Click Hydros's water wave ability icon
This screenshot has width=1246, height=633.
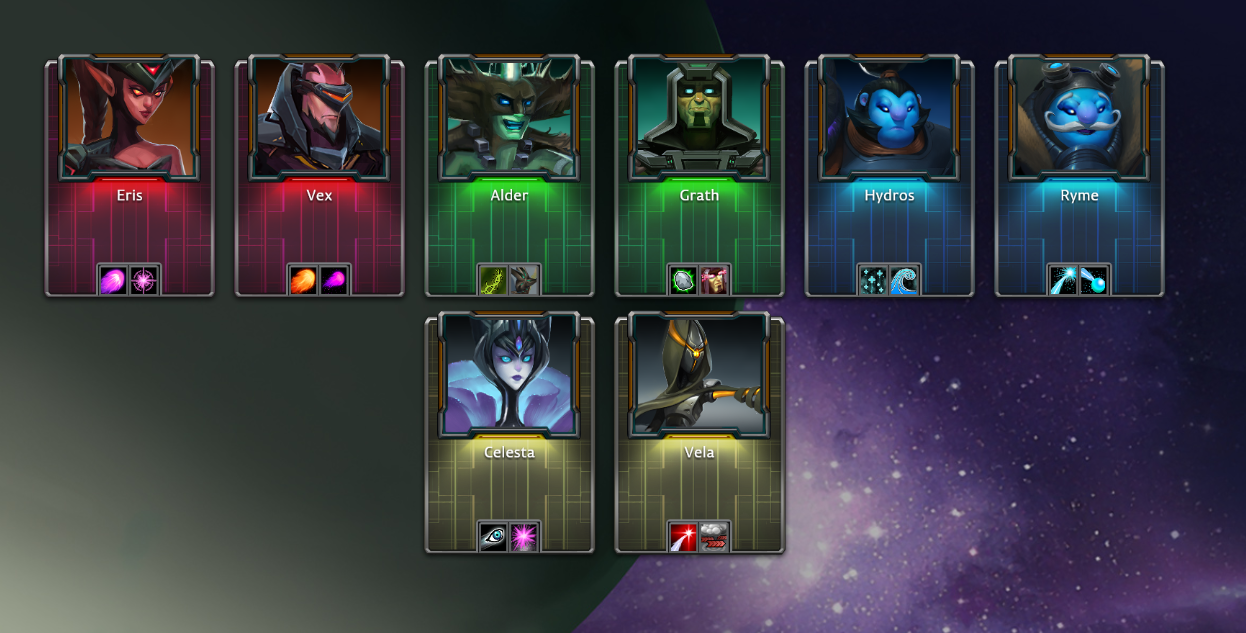click(905, 281)
